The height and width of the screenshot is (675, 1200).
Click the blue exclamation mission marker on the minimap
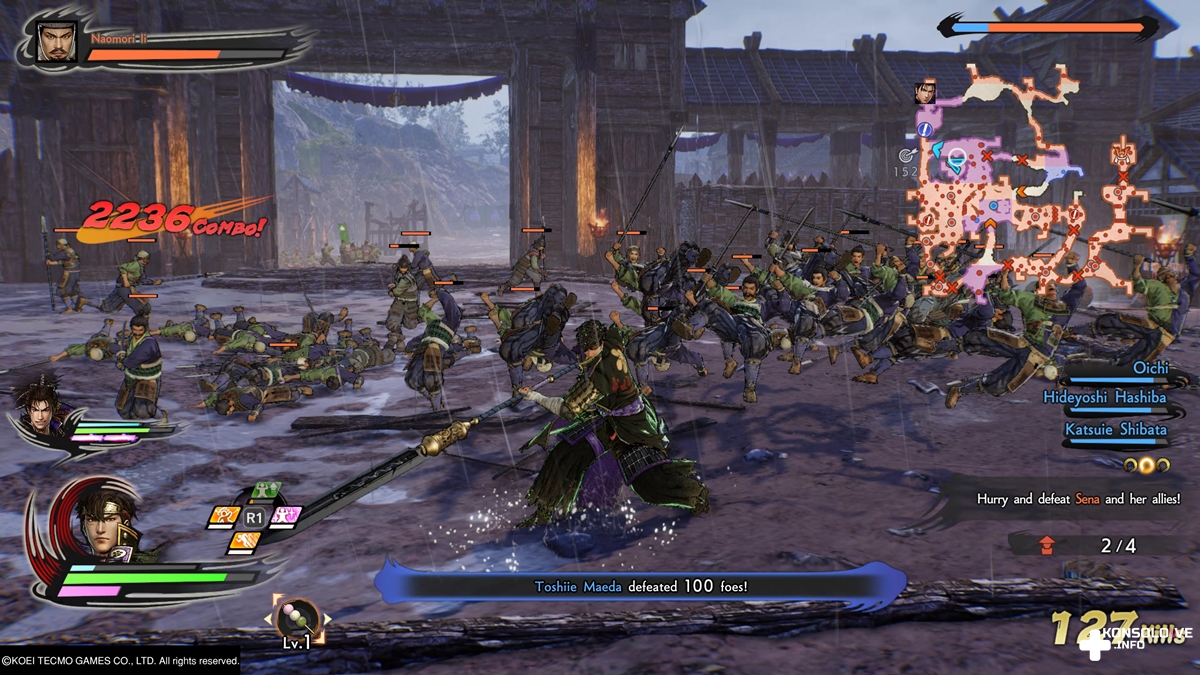(925, 130)
